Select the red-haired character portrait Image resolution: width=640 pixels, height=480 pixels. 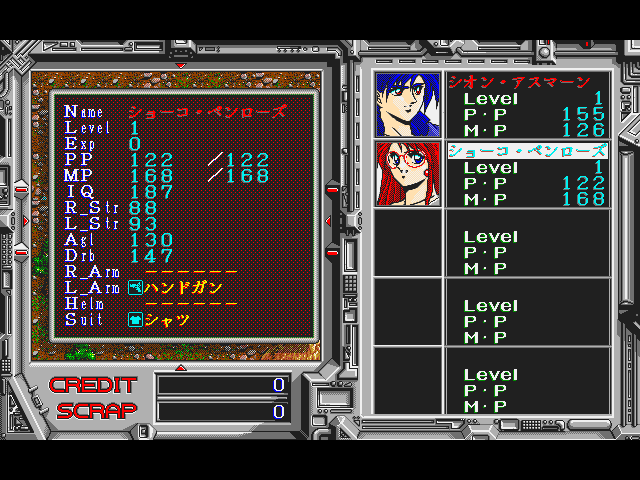pyautogui.click(x=408, y=174)
